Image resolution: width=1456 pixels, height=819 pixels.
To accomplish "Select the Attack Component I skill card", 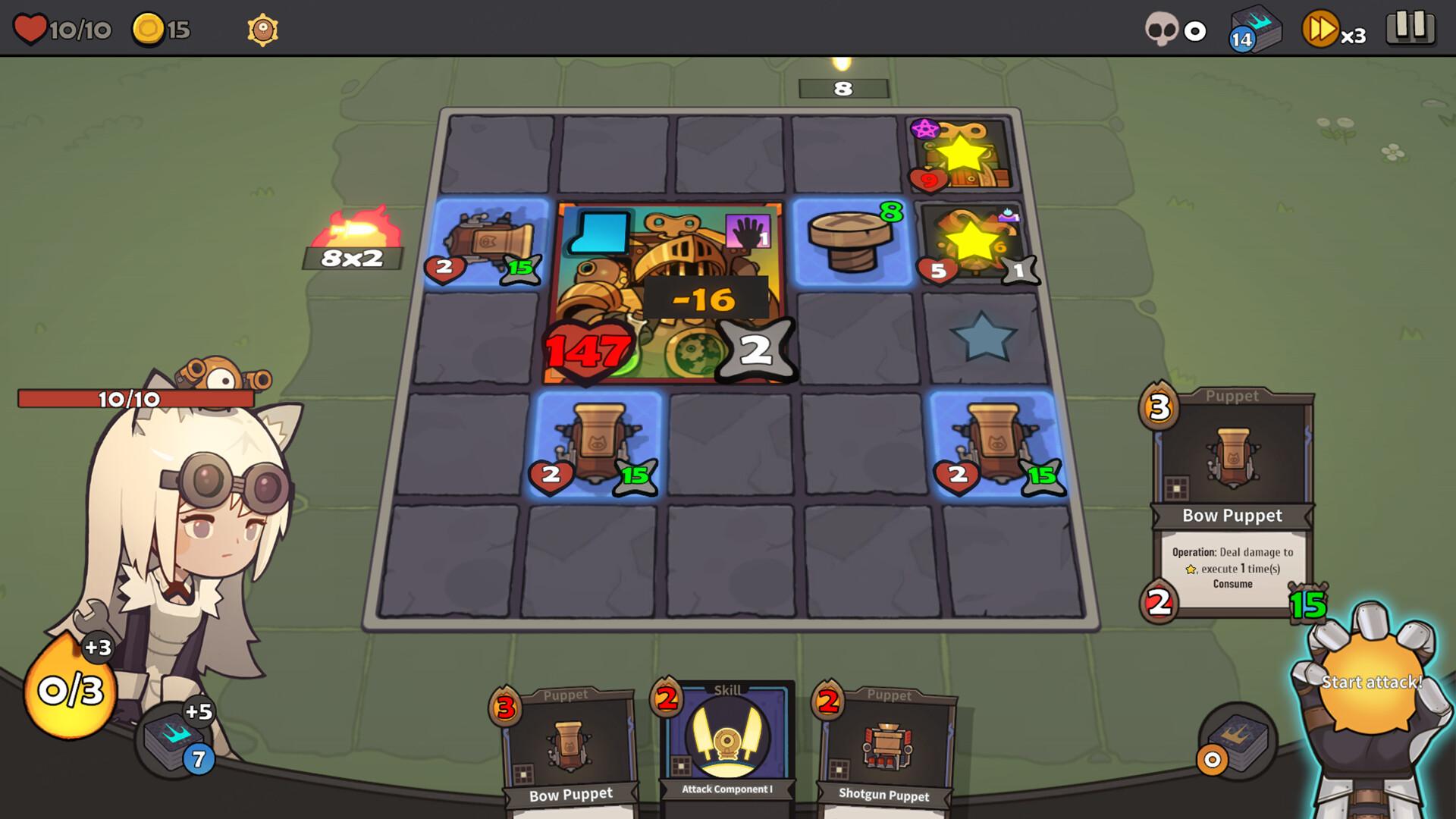I will coord(726,739).
